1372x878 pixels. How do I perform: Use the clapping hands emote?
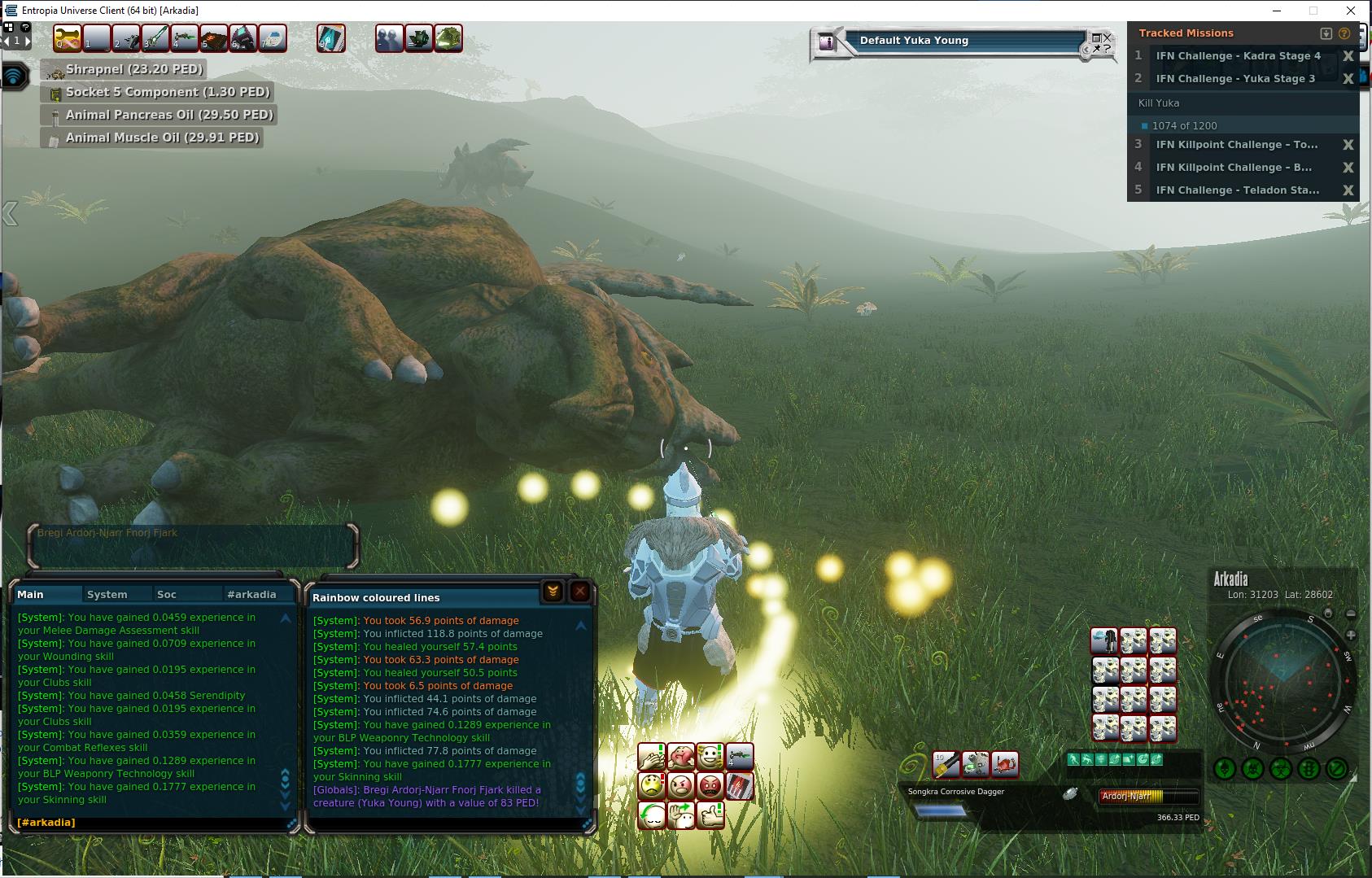652,758
